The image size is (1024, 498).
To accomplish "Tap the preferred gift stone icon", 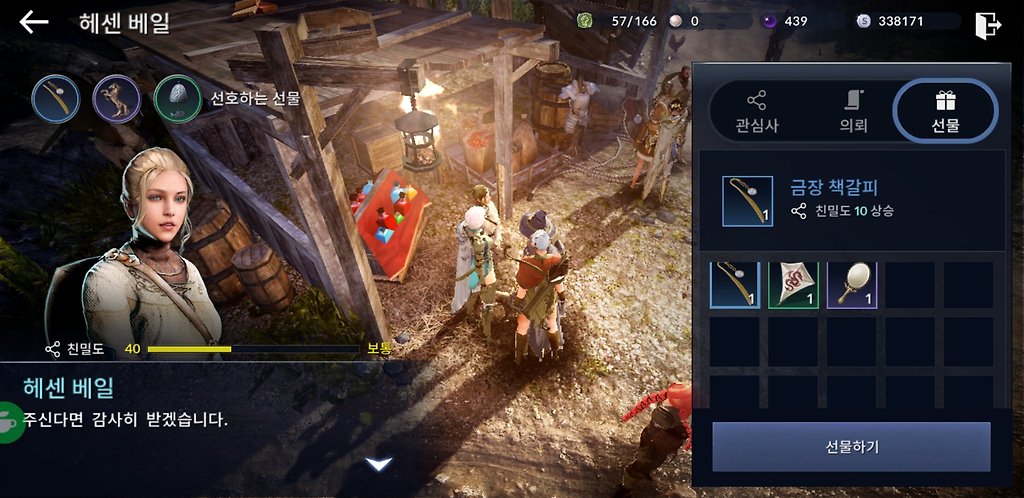I will [x=178, y=98].
